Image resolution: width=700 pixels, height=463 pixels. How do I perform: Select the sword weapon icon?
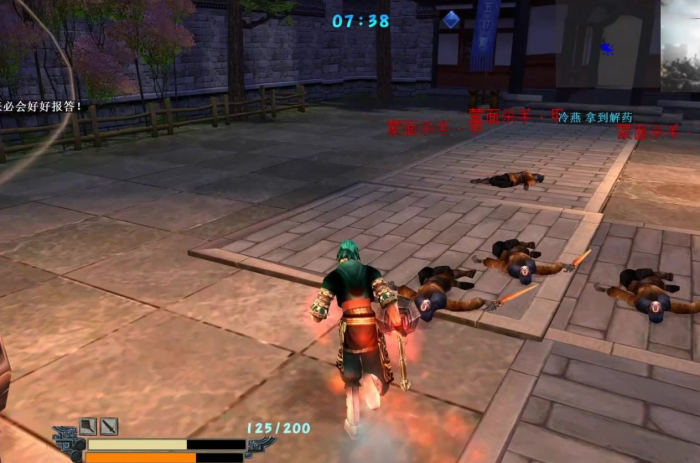[108, 426]
